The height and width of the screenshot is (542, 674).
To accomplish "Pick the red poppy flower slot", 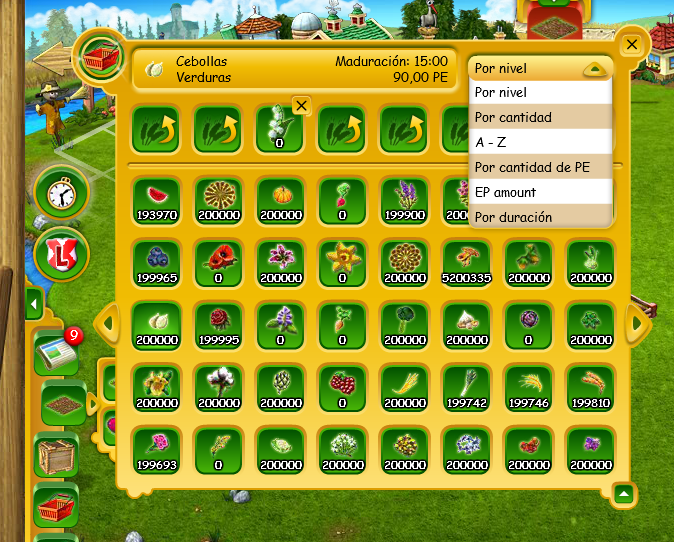I will [218, 261].
